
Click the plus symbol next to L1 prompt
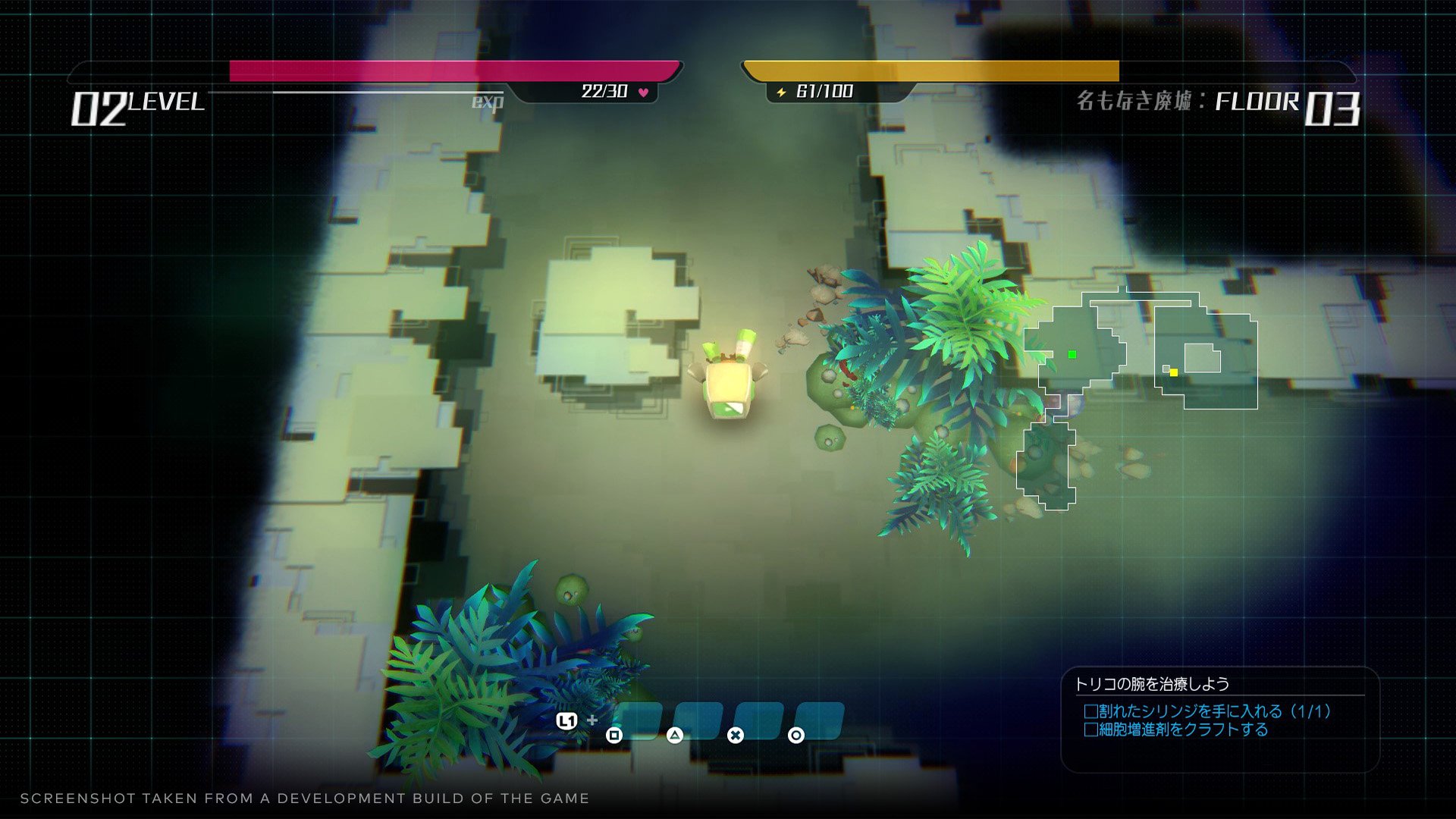click(x=593, y=720)
